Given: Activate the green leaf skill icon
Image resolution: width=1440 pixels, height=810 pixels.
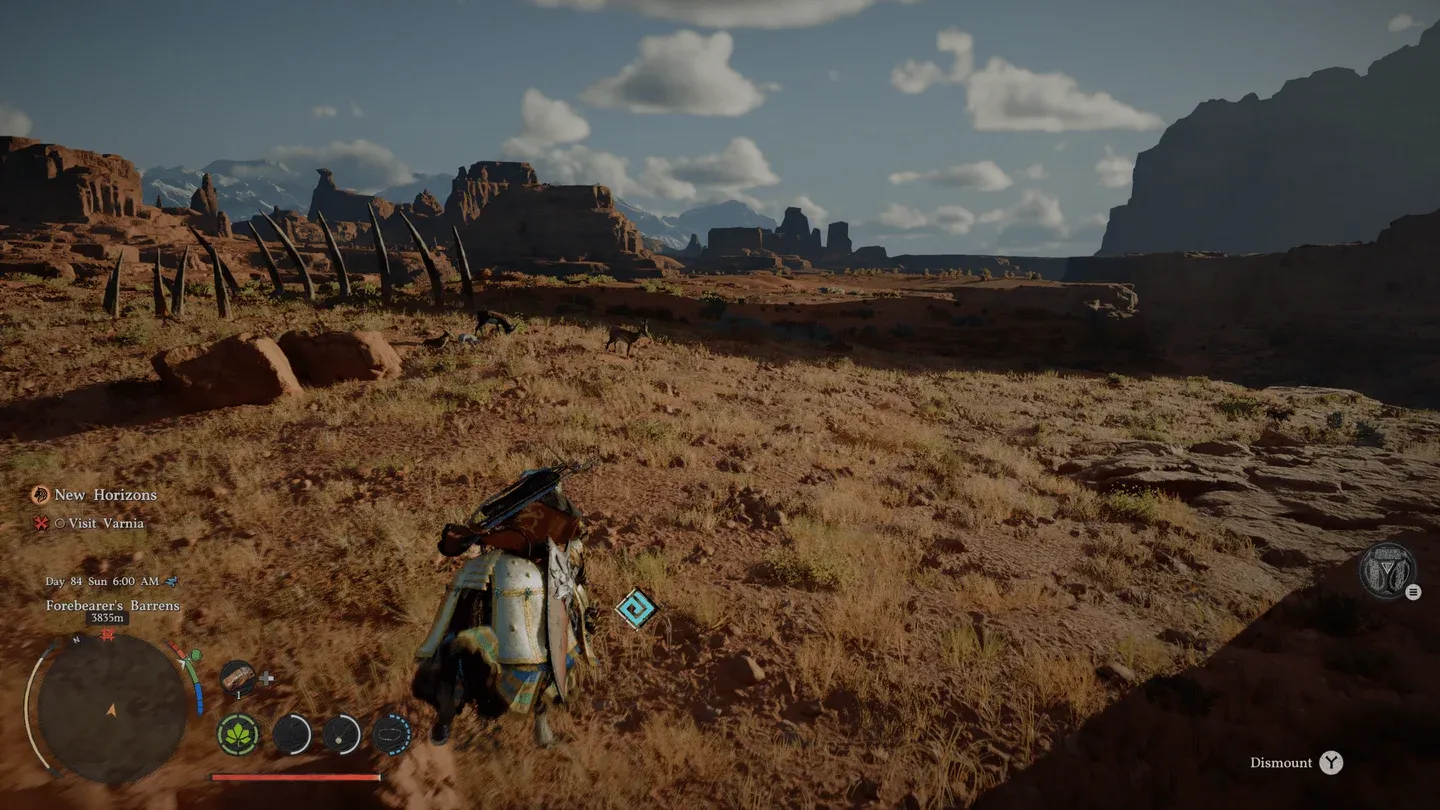Looking at the screenshot, I should tap(239, 735).
